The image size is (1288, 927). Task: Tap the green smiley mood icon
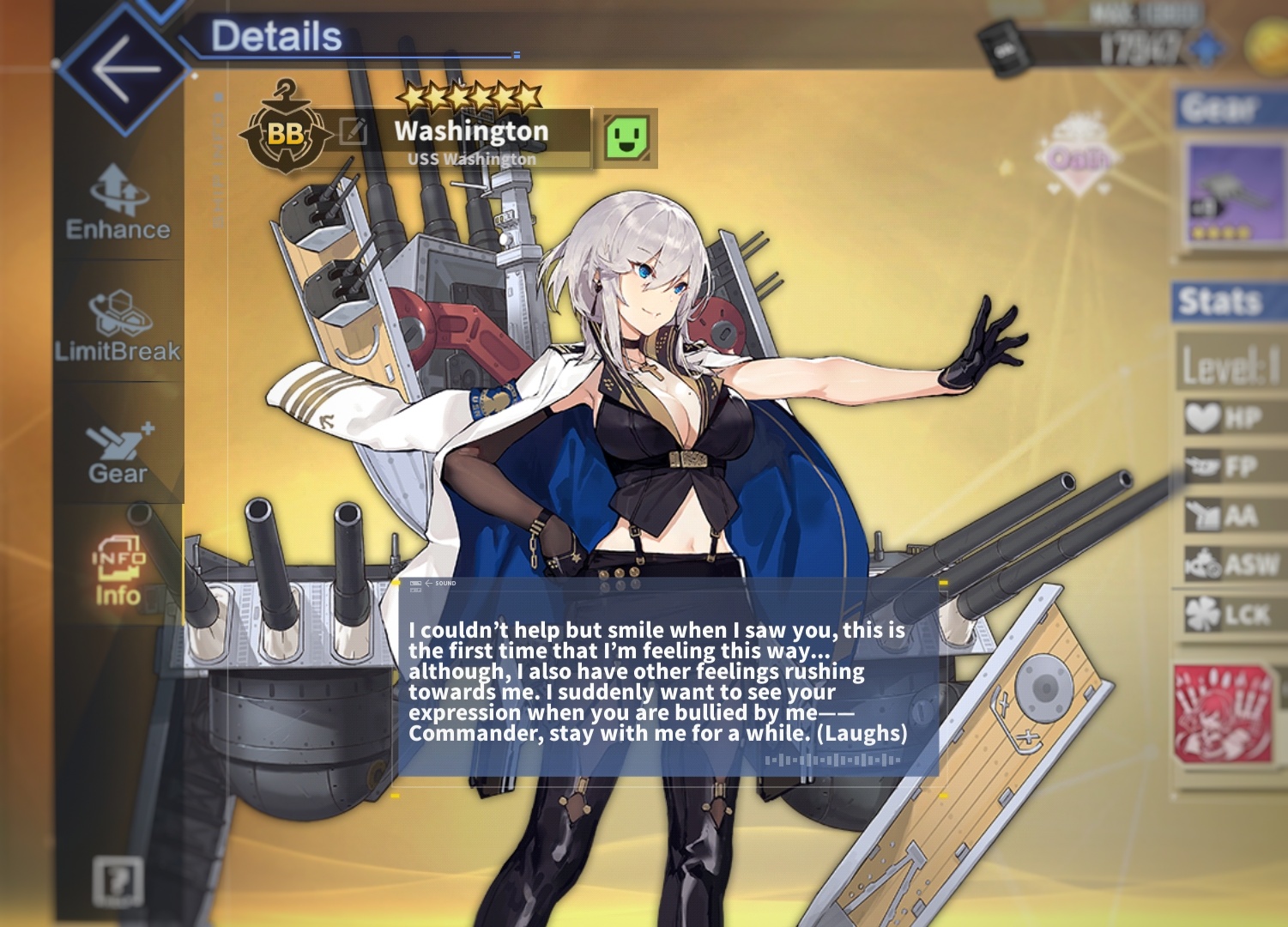pyautogui.click(x=626, y=137)
